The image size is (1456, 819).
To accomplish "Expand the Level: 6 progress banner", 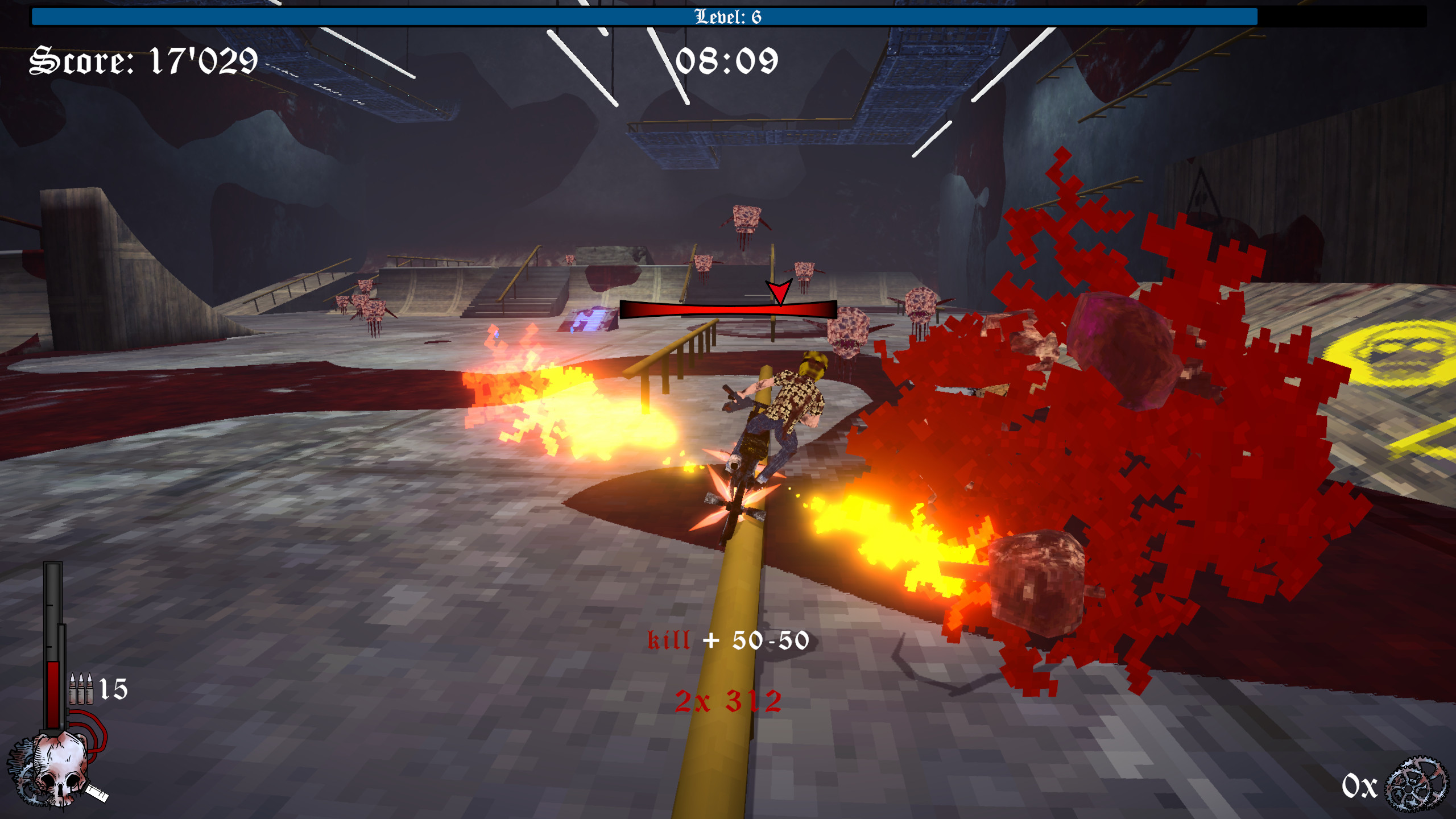I will [728, 17].
